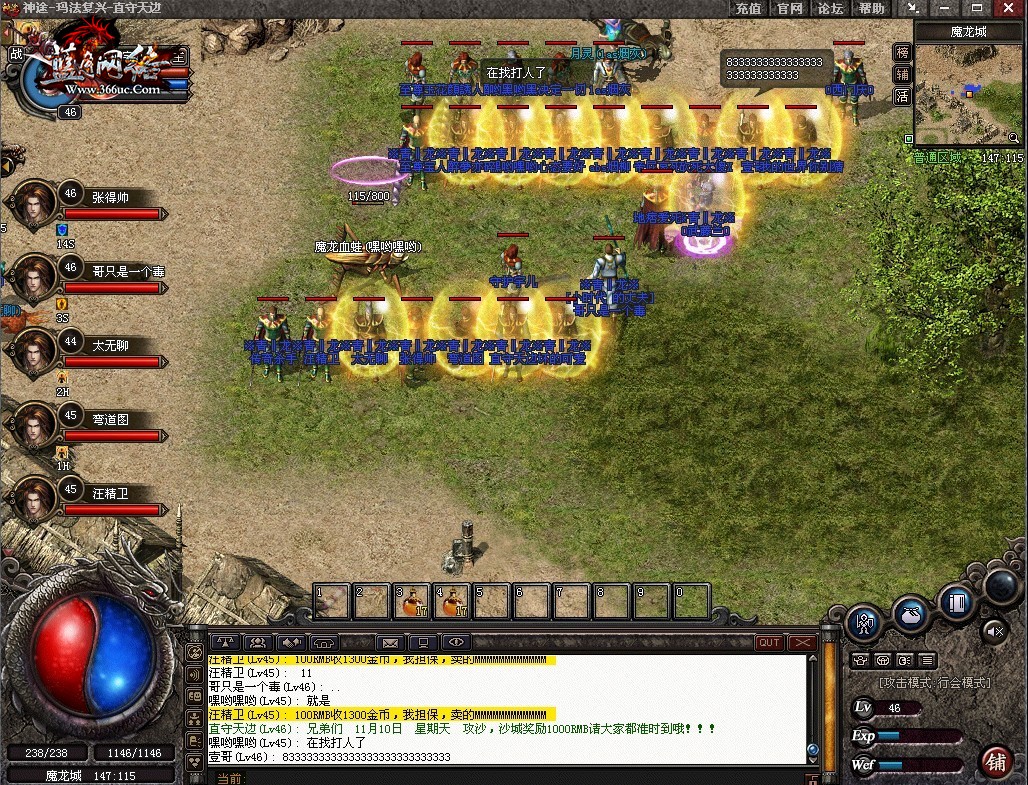
Task: Open the 辅 assist button
Action: pos(902,75)
